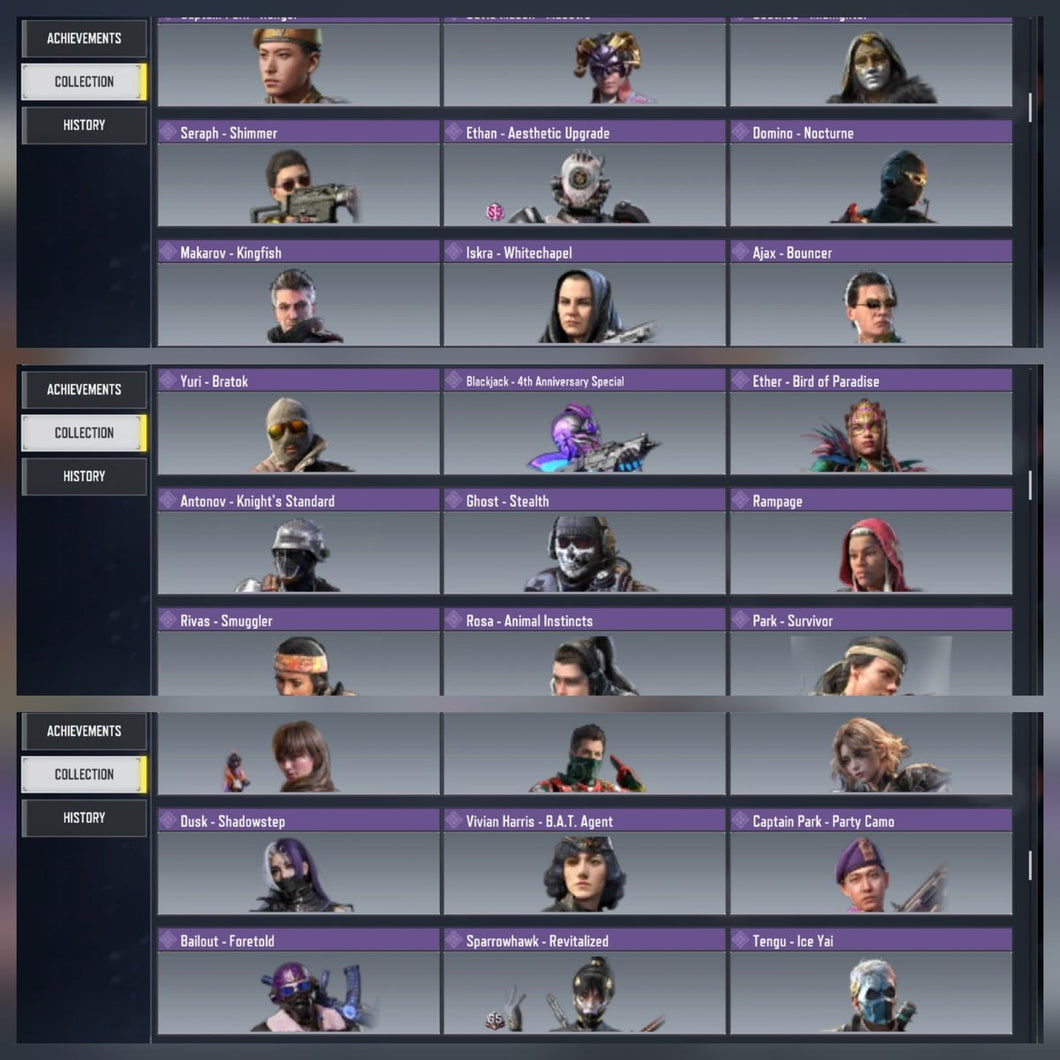
Task: Choose Ether - Bird of Paradise
Action: [x=870, y=422]
